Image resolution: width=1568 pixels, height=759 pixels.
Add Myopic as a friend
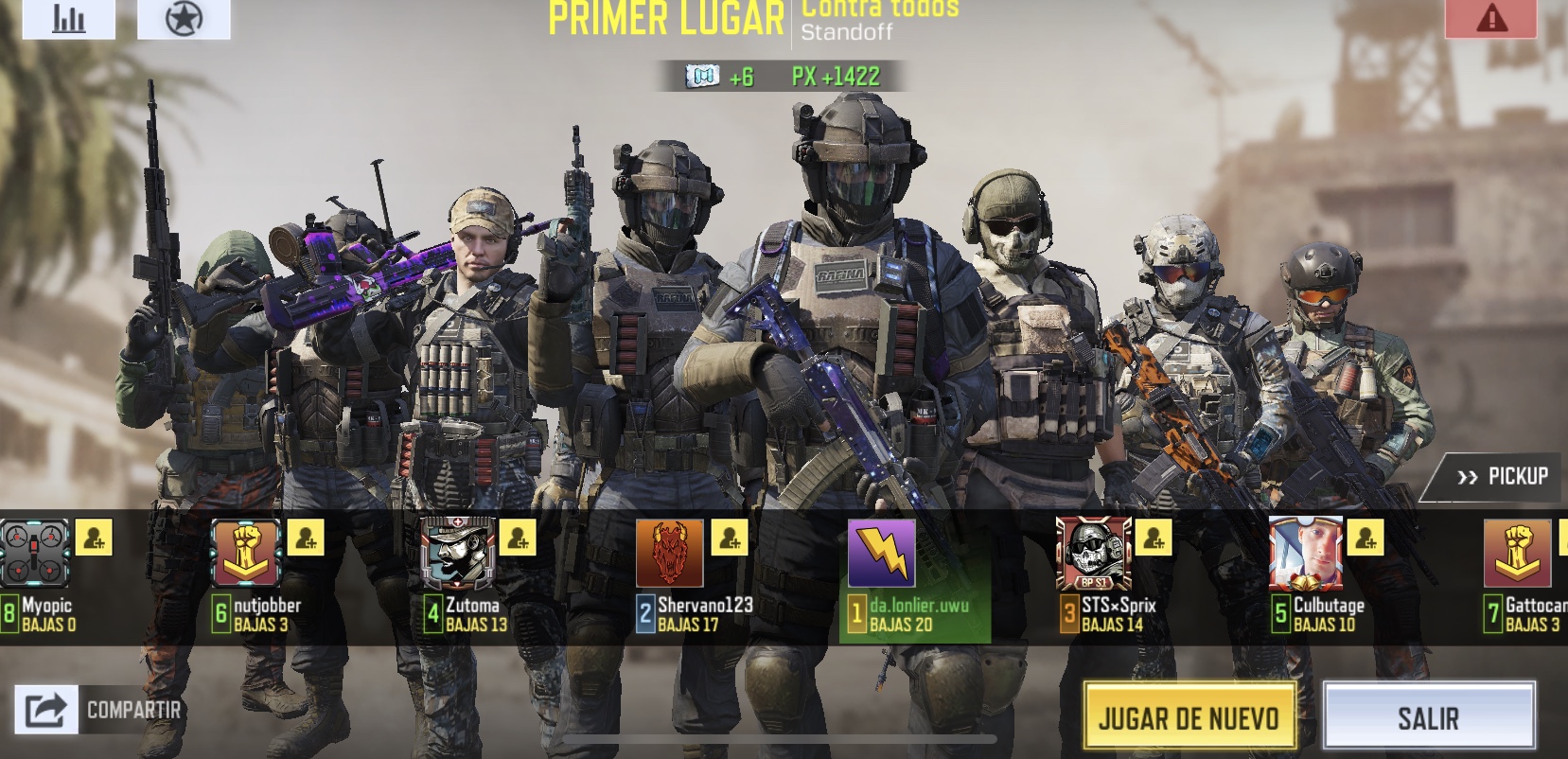(x=94, y=538)
